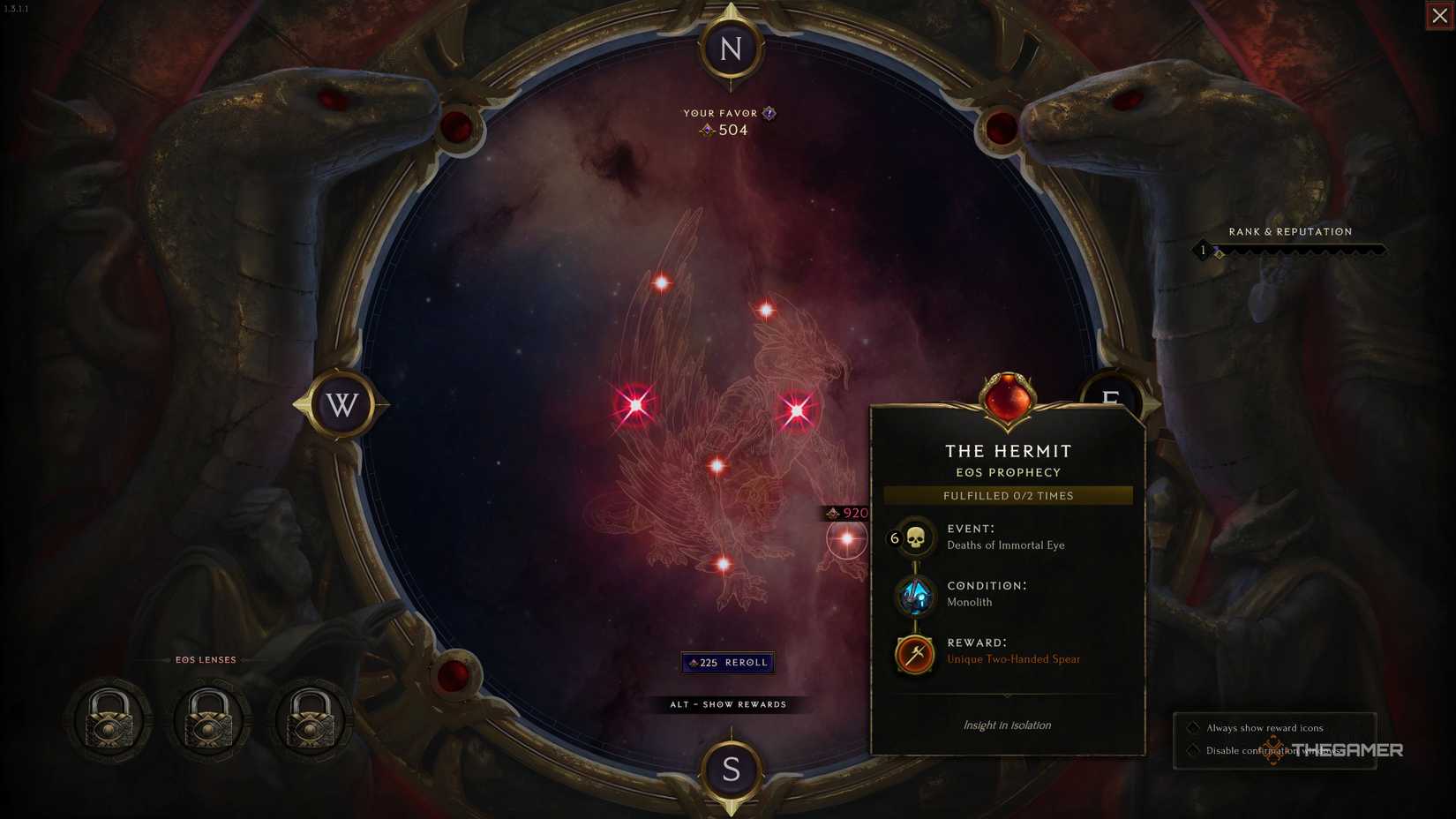Close the Eos Prophecy screen

coord(1438,15)
